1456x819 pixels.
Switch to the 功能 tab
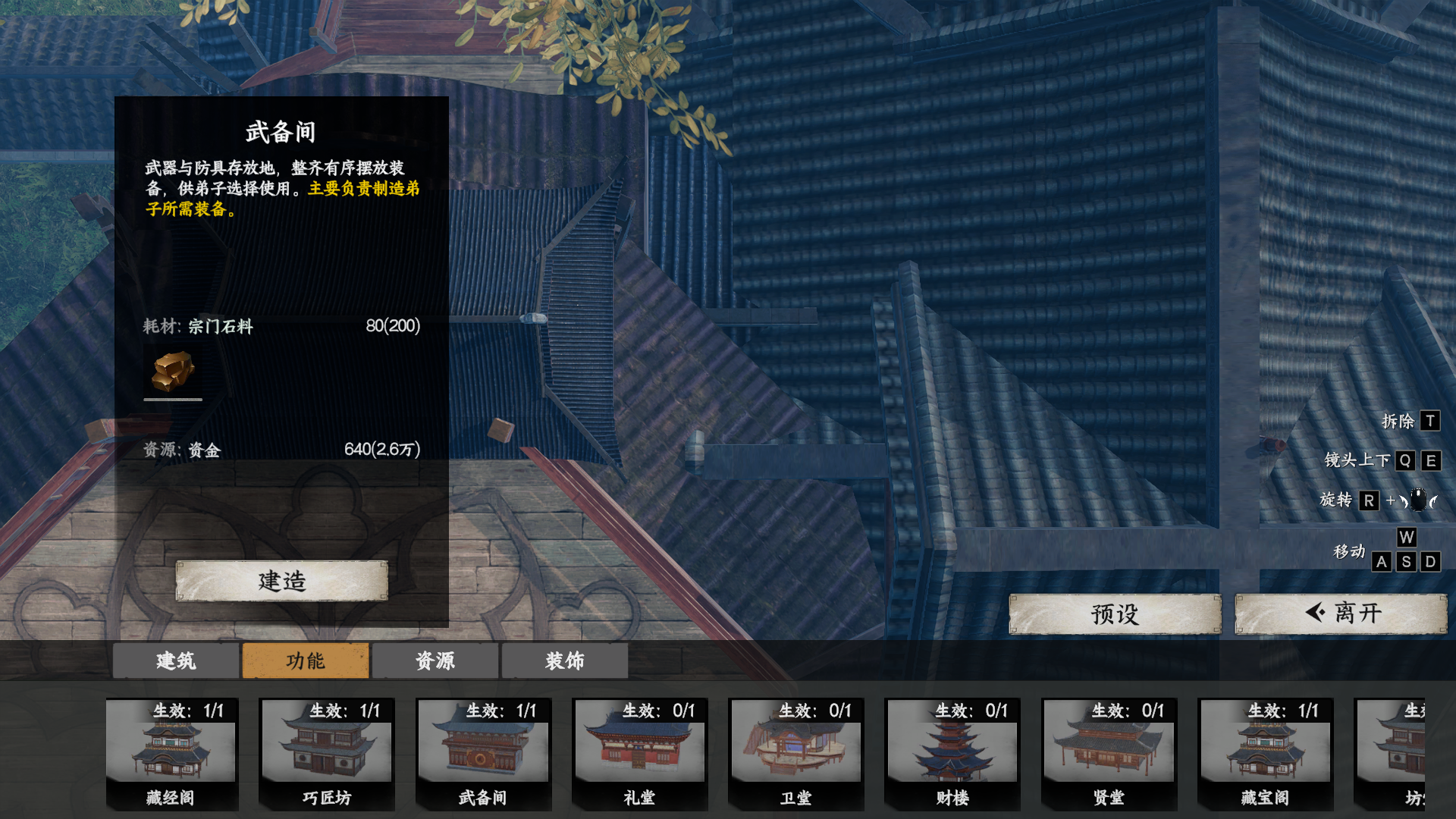coord(305,661)
